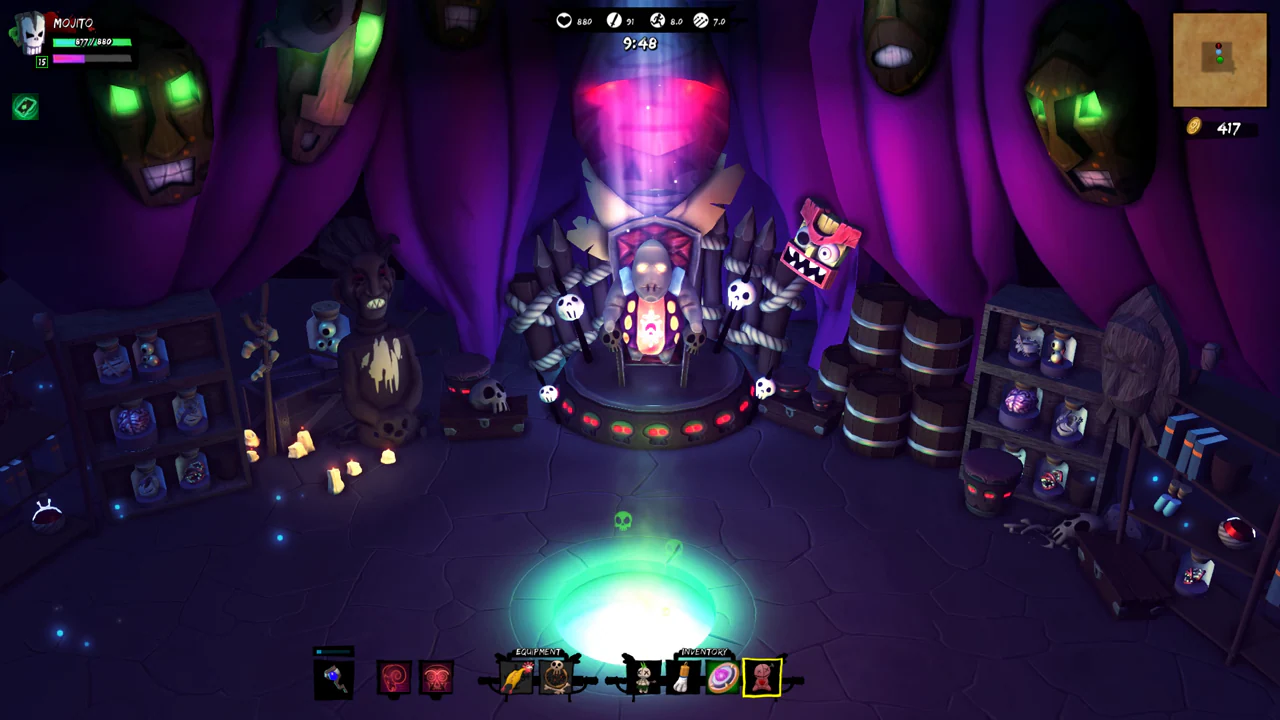Click the Inventory section label
This screenshot has width=1280, height=720.
[x=704, y=652]
